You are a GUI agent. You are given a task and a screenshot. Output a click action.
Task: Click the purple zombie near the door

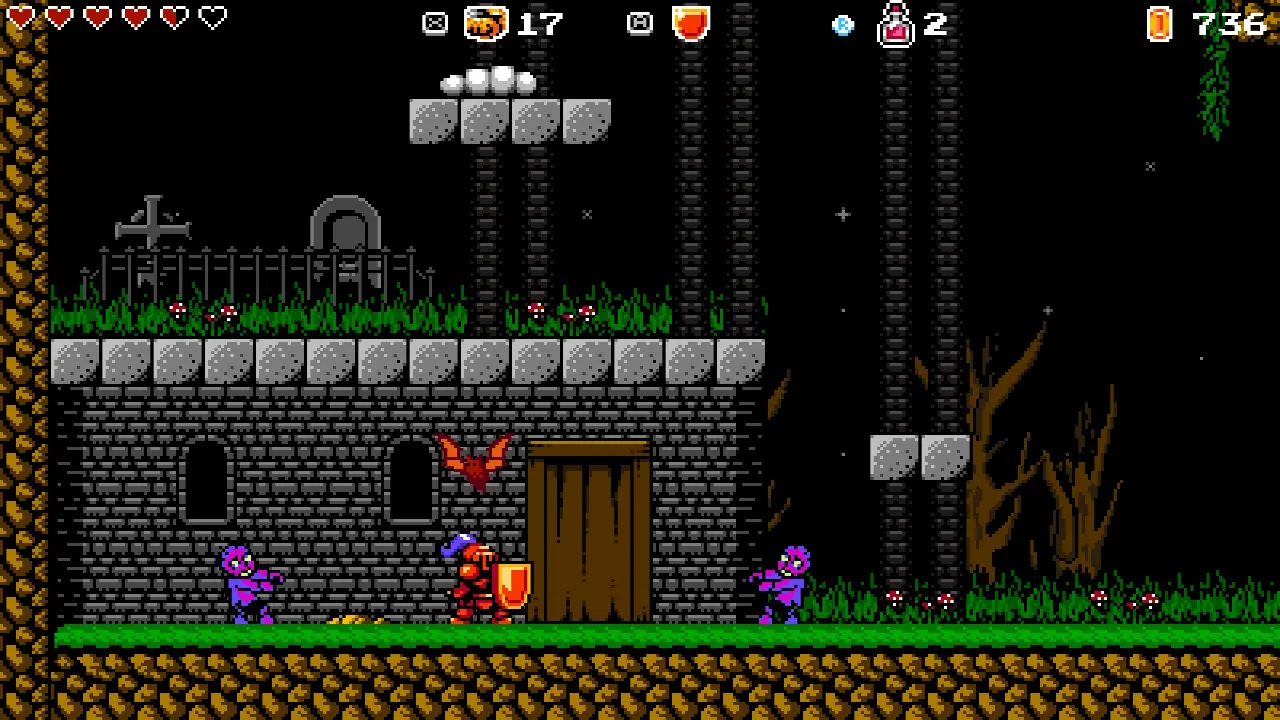(x=785, y=585)
